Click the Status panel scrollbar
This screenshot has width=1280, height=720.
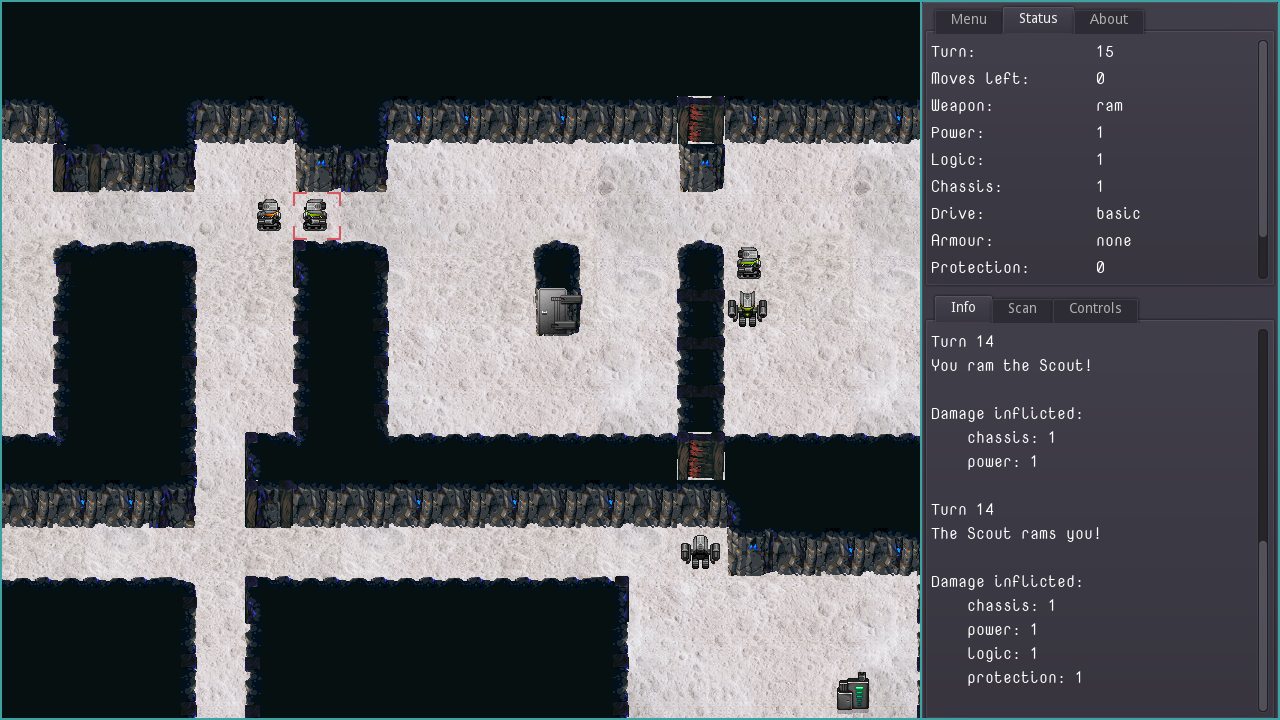point(1262,160)
